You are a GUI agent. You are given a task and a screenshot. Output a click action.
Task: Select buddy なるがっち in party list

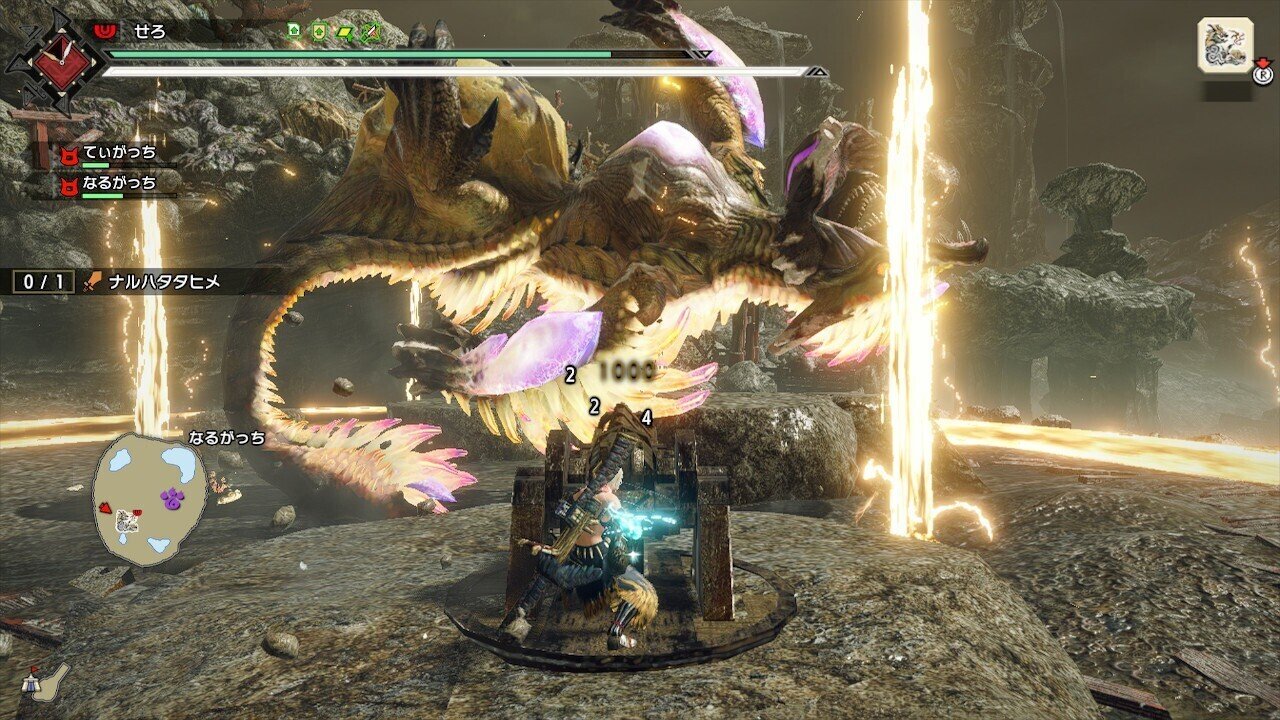(118, 183)
